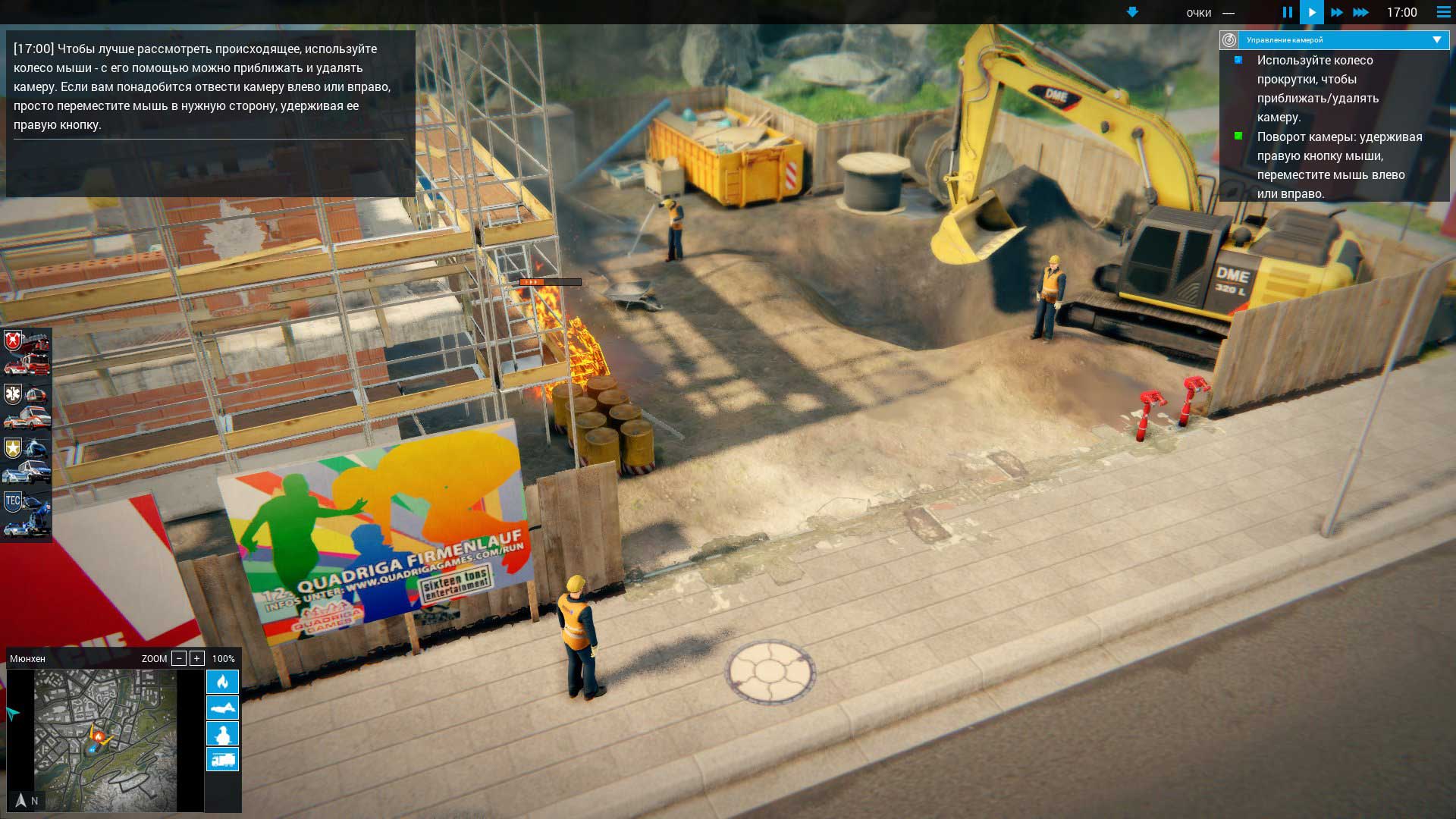Select the ambulance rescue vehicles group

[x=27, y=406]
